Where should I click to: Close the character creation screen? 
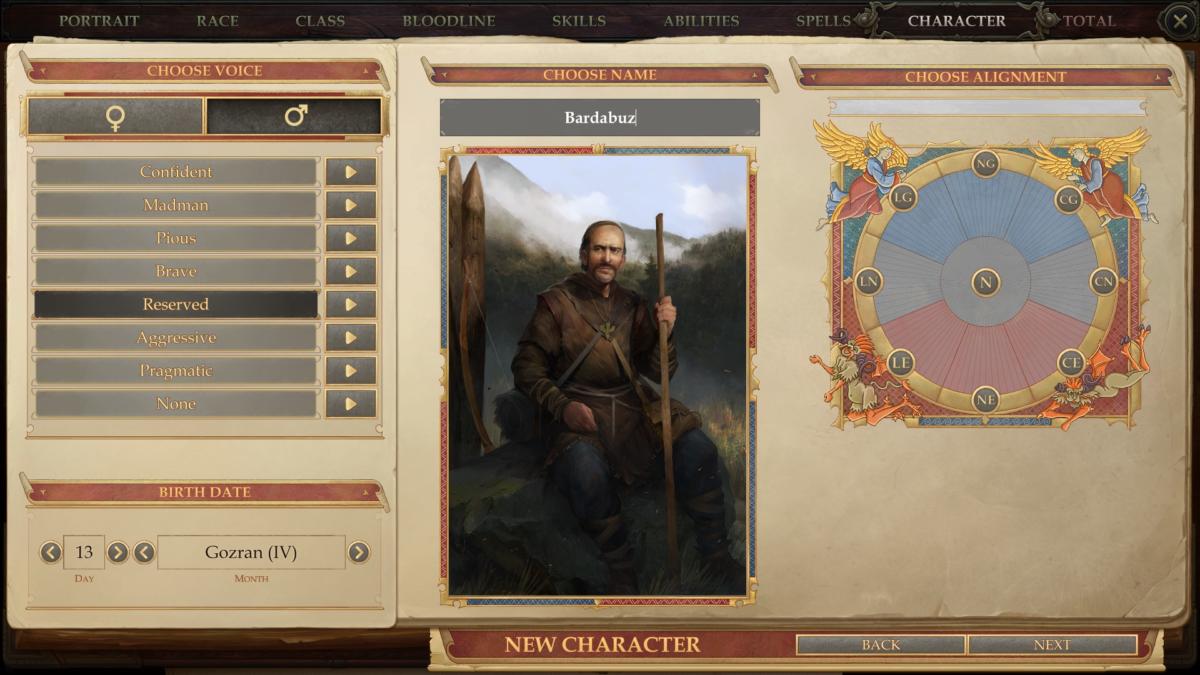tap(1178, 20)
